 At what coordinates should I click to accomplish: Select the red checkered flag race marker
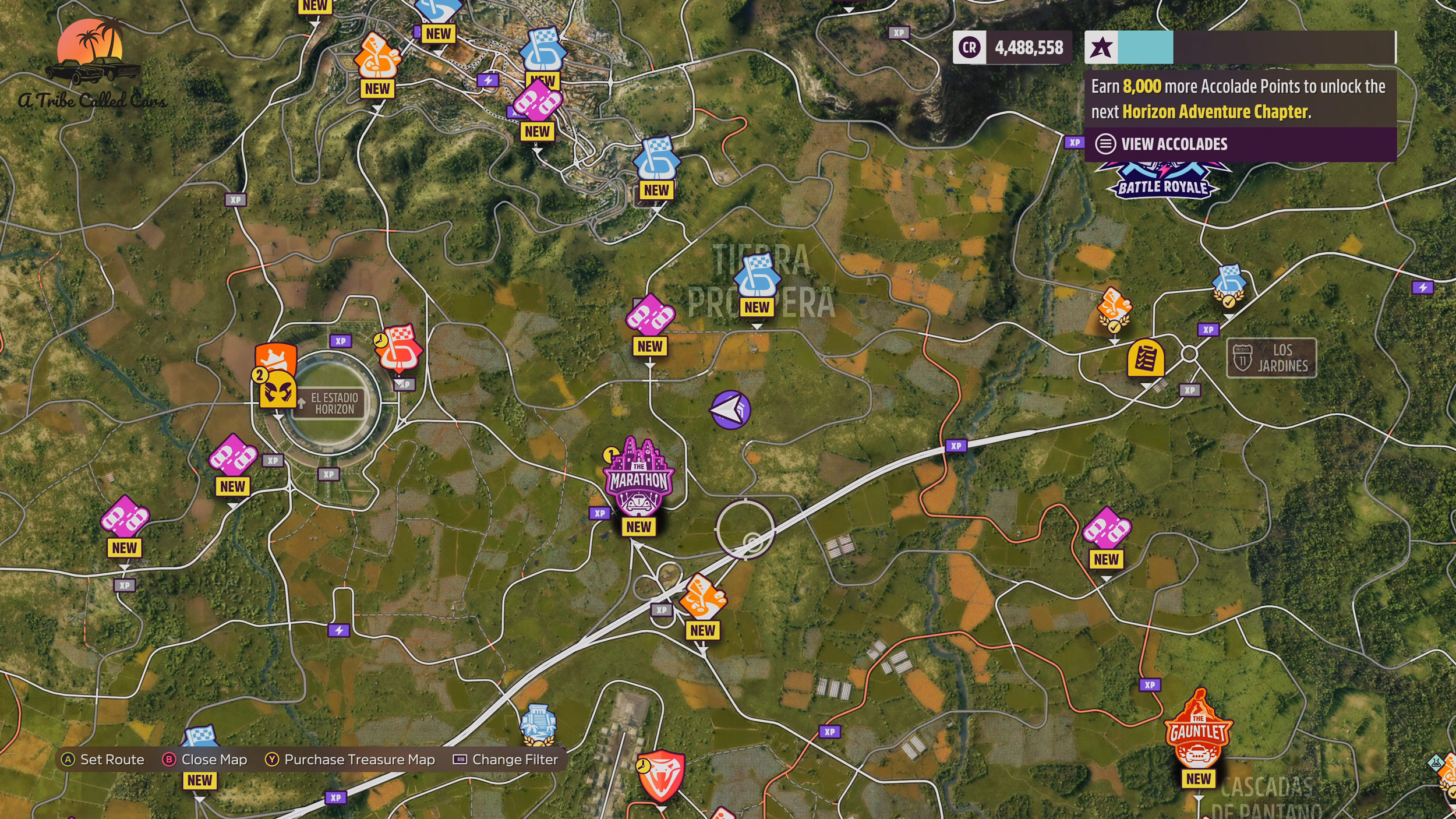coord(400,348)
